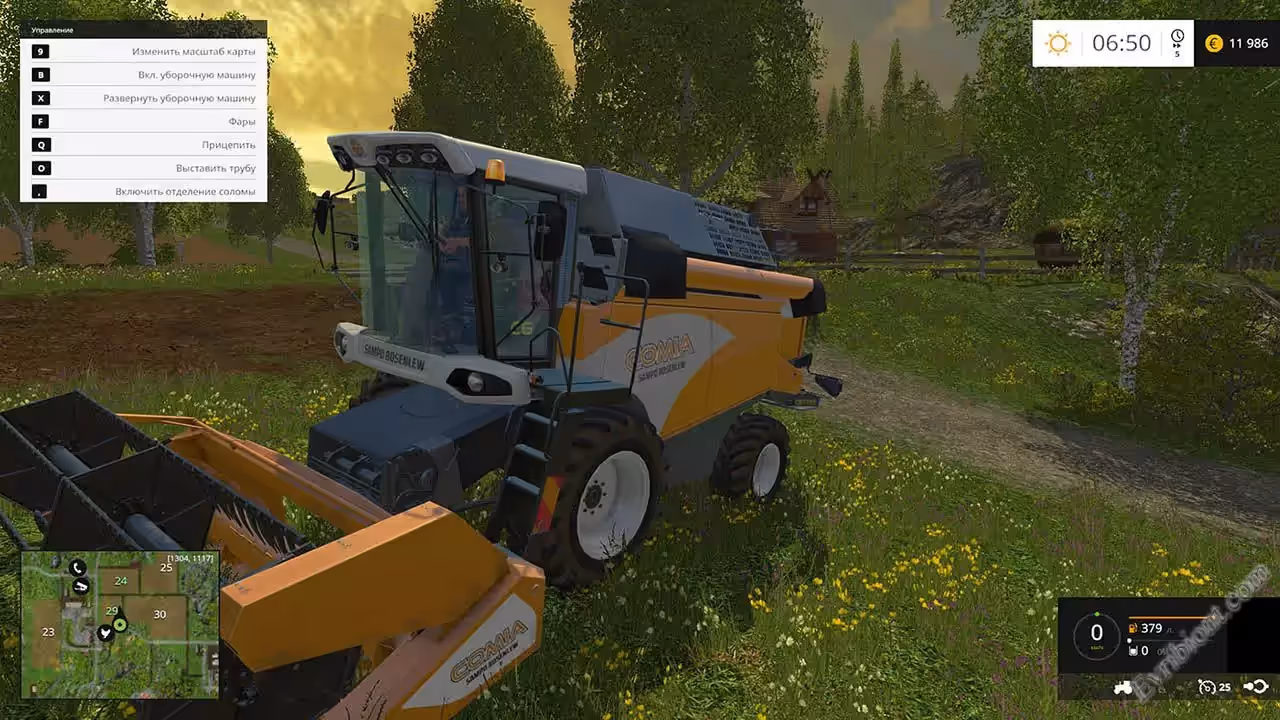Click the clock time-scale icon

[x=1177, y=39]
